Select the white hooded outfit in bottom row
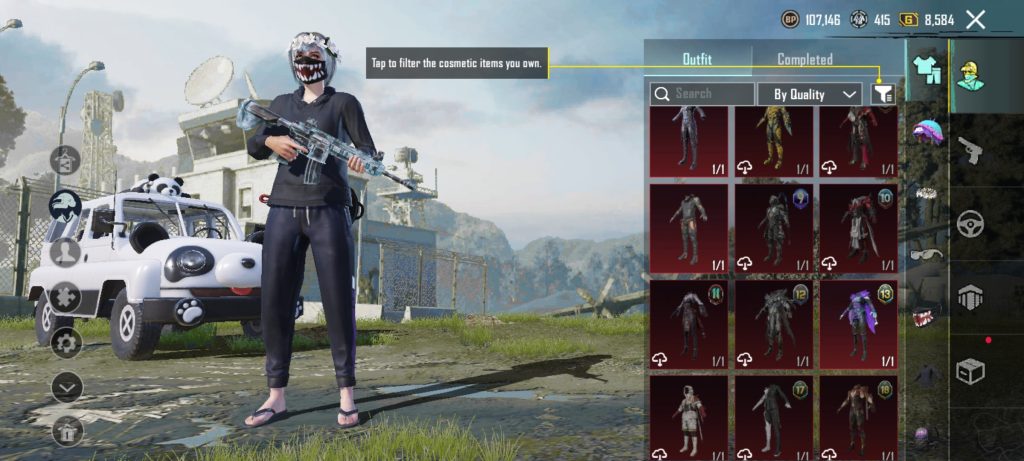The image size is (1024, 461). pyautogui.click(x=688, y=417)
